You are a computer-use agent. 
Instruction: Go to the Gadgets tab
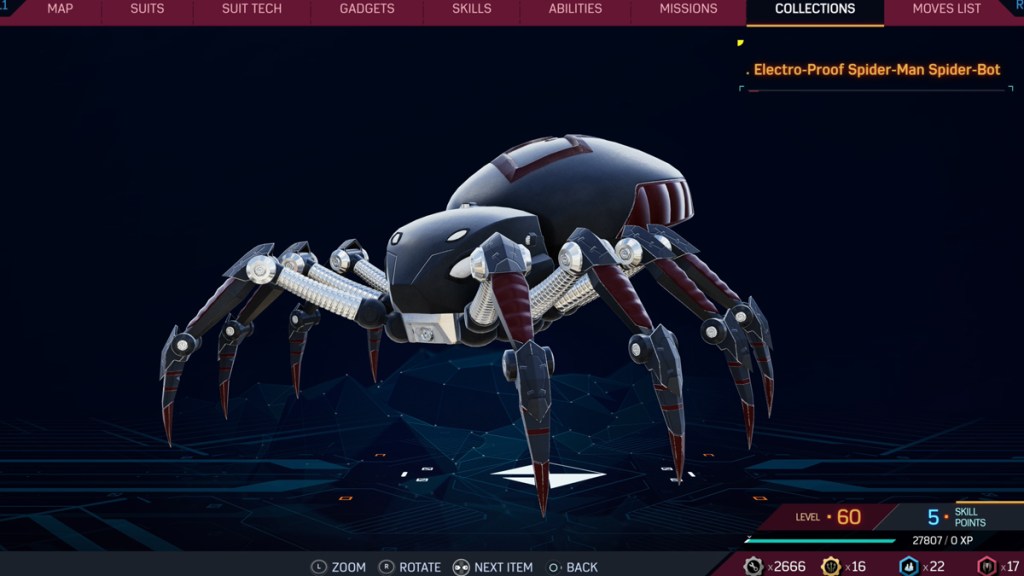pos(367,9)
